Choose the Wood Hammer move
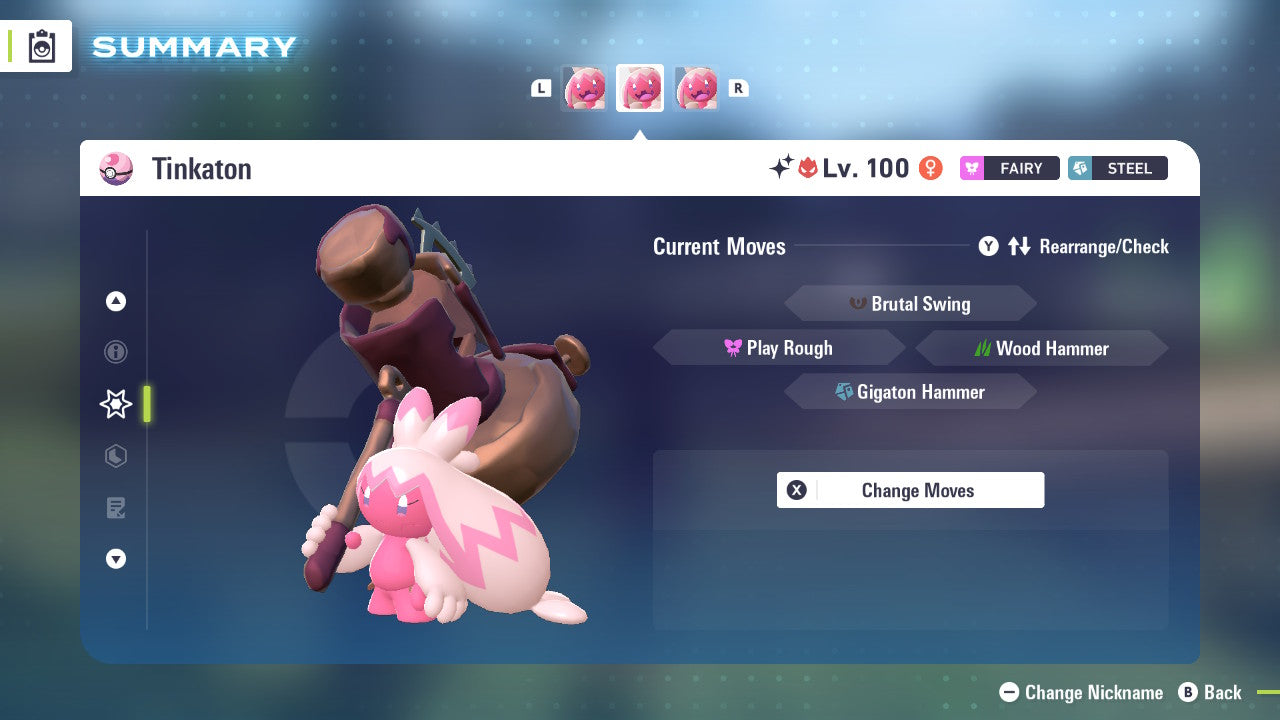The height and width of the screenshot is (720, 1280). [x=1041, y=348]
